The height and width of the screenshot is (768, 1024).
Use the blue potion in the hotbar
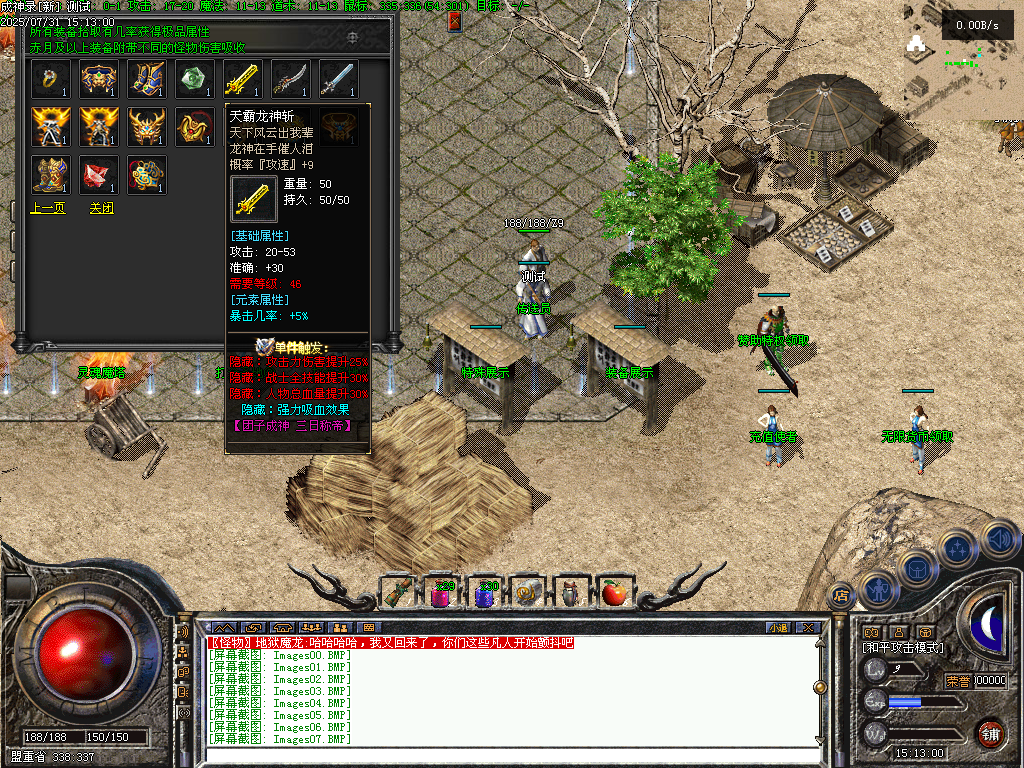(485, 594)
